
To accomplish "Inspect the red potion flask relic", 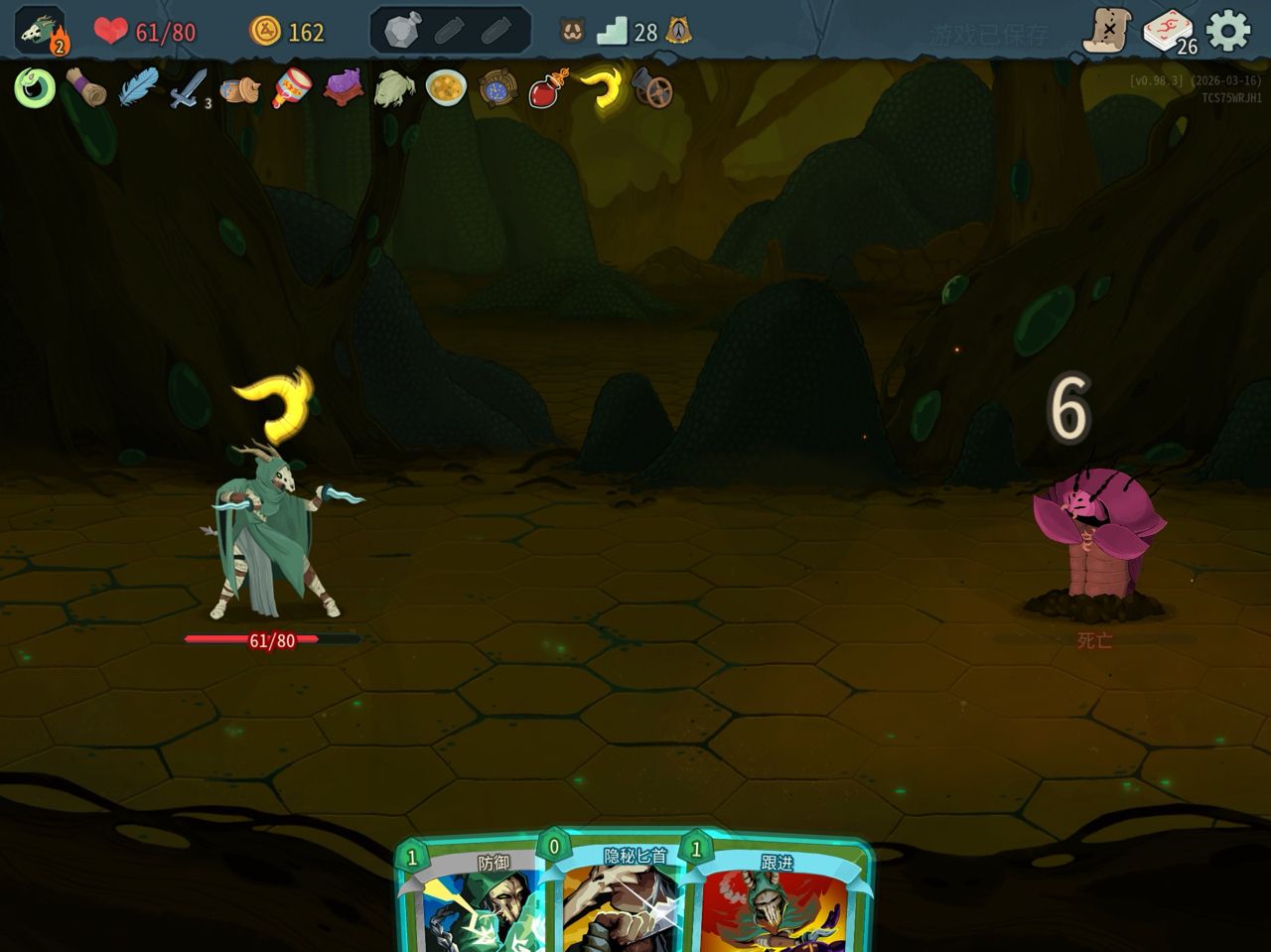I will (x=549, y=88).
